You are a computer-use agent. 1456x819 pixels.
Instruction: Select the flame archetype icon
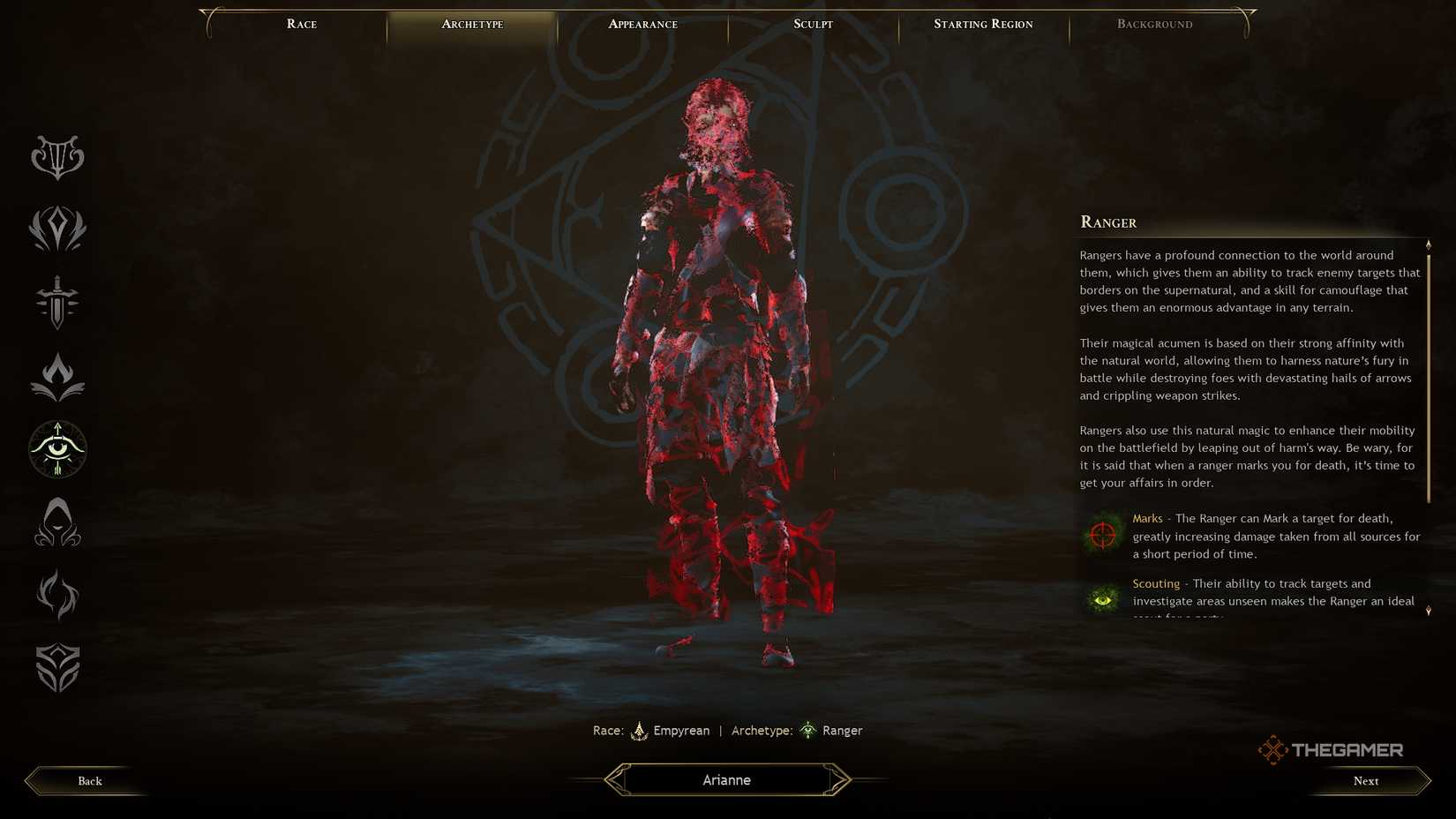[x=56, y=375]
